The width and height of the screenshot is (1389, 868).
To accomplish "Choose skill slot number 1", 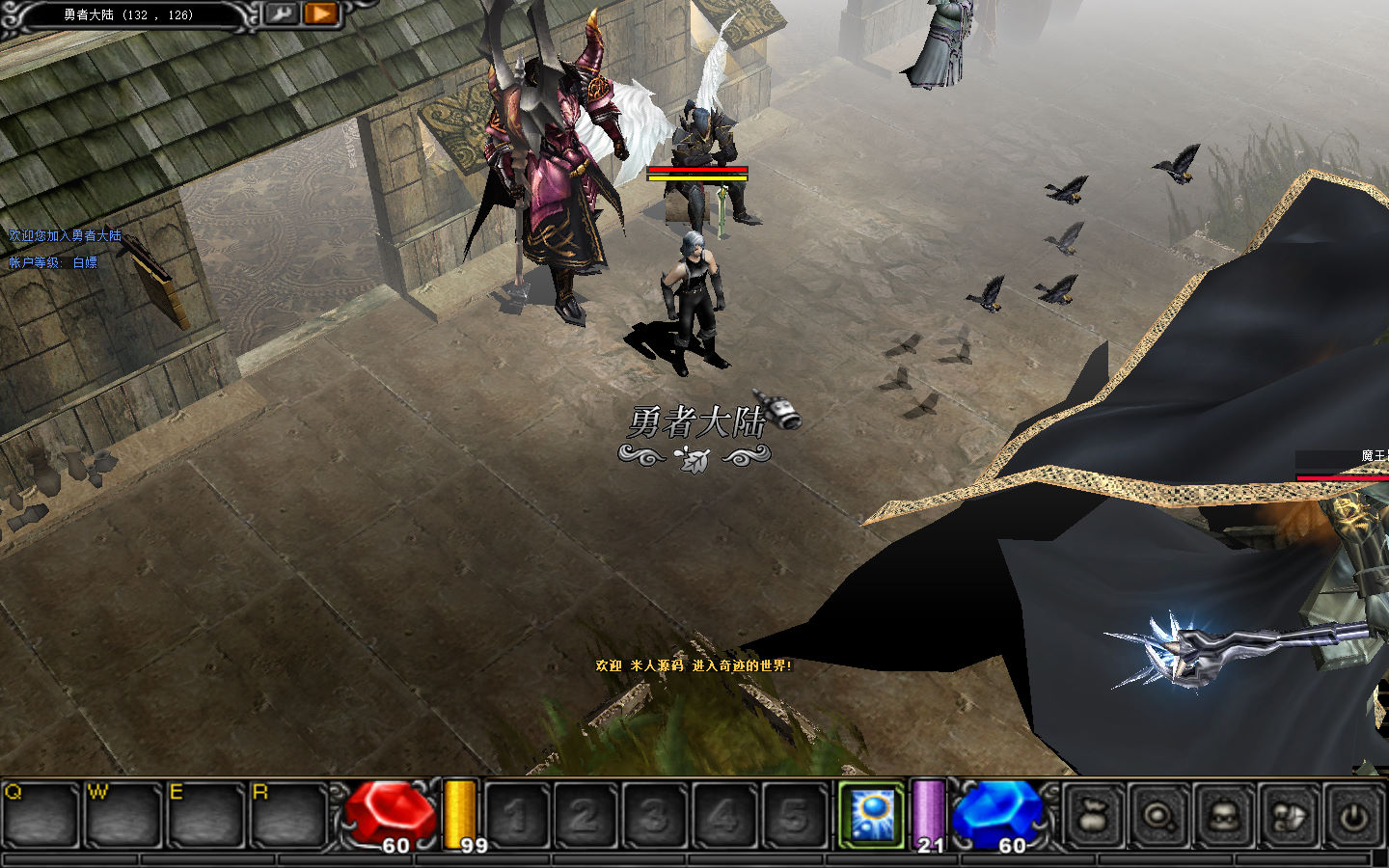I will (516, 816).
